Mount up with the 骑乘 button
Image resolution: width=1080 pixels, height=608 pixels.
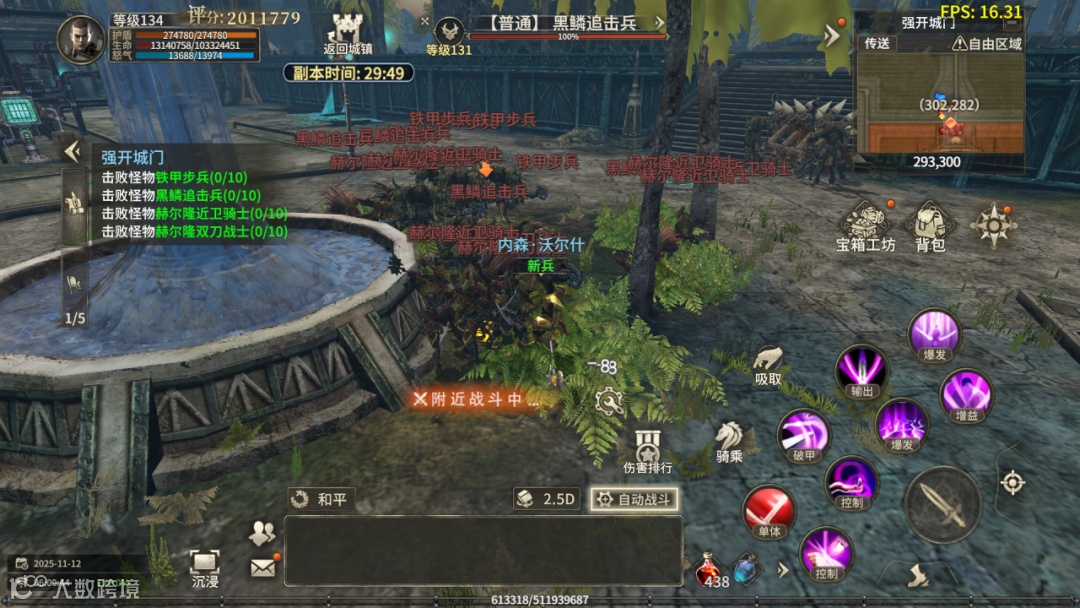click(729, 441)
